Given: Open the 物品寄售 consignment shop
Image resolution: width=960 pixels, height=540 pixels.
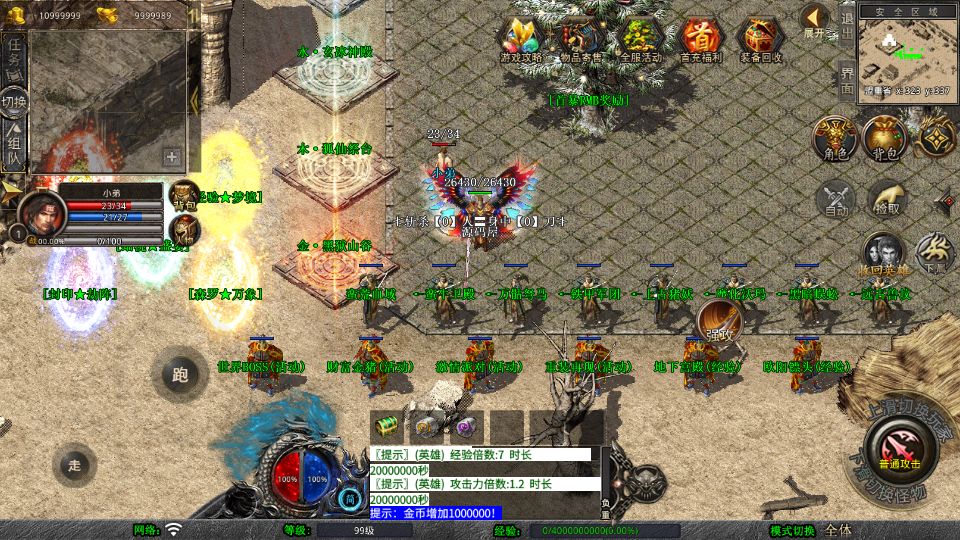Looking at the screenshot, I should pyautogui.click(x=581, y=39).
